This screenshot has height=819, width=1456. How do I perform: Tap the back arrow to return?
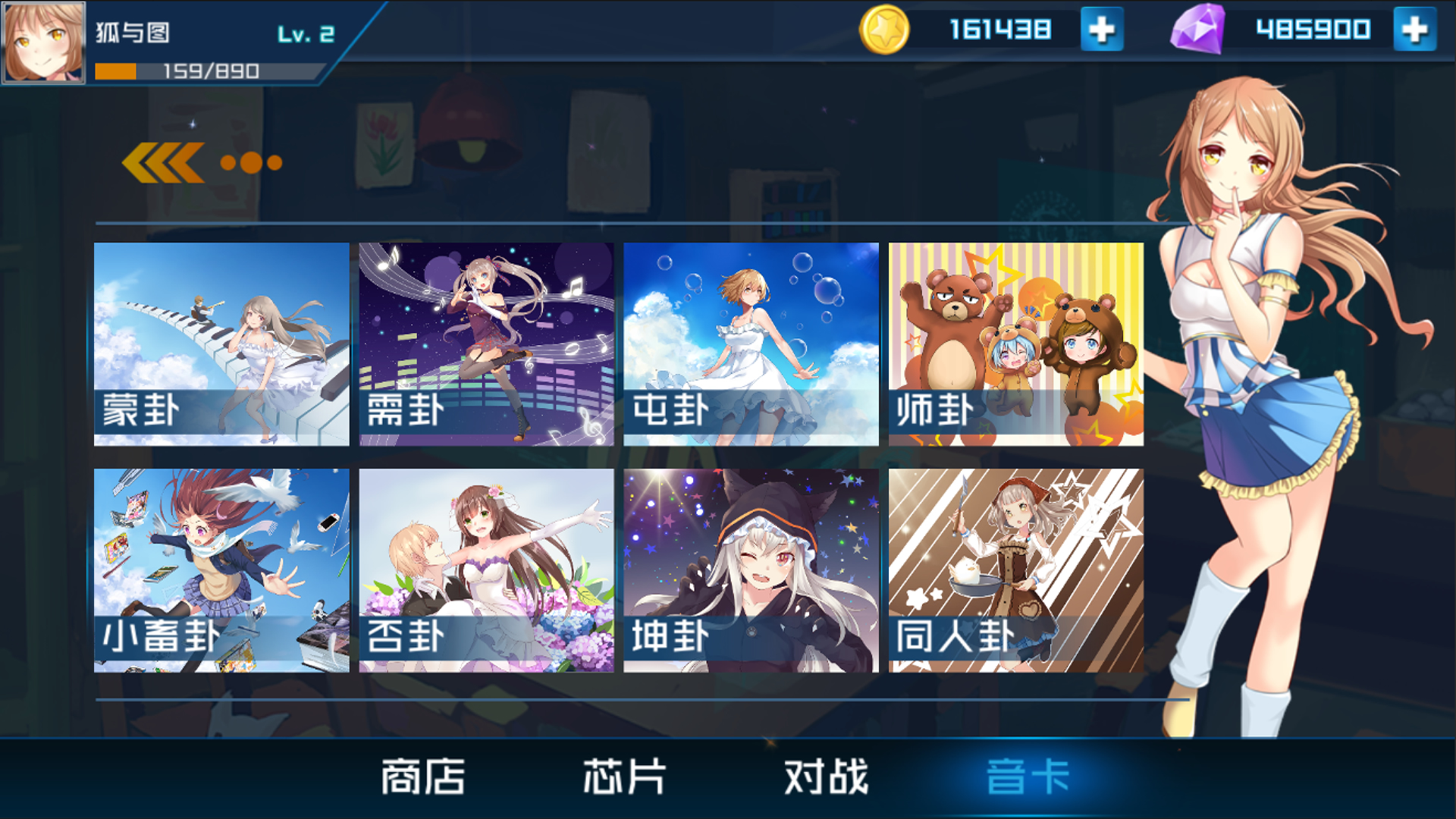(x=162, y=162)
